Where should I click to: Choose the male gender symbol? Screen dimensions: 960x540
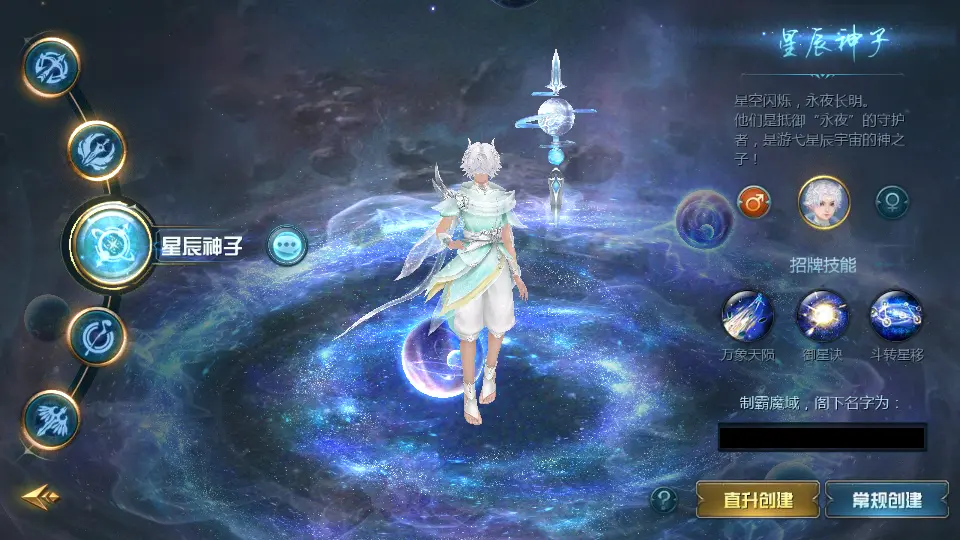click(754, 203)
